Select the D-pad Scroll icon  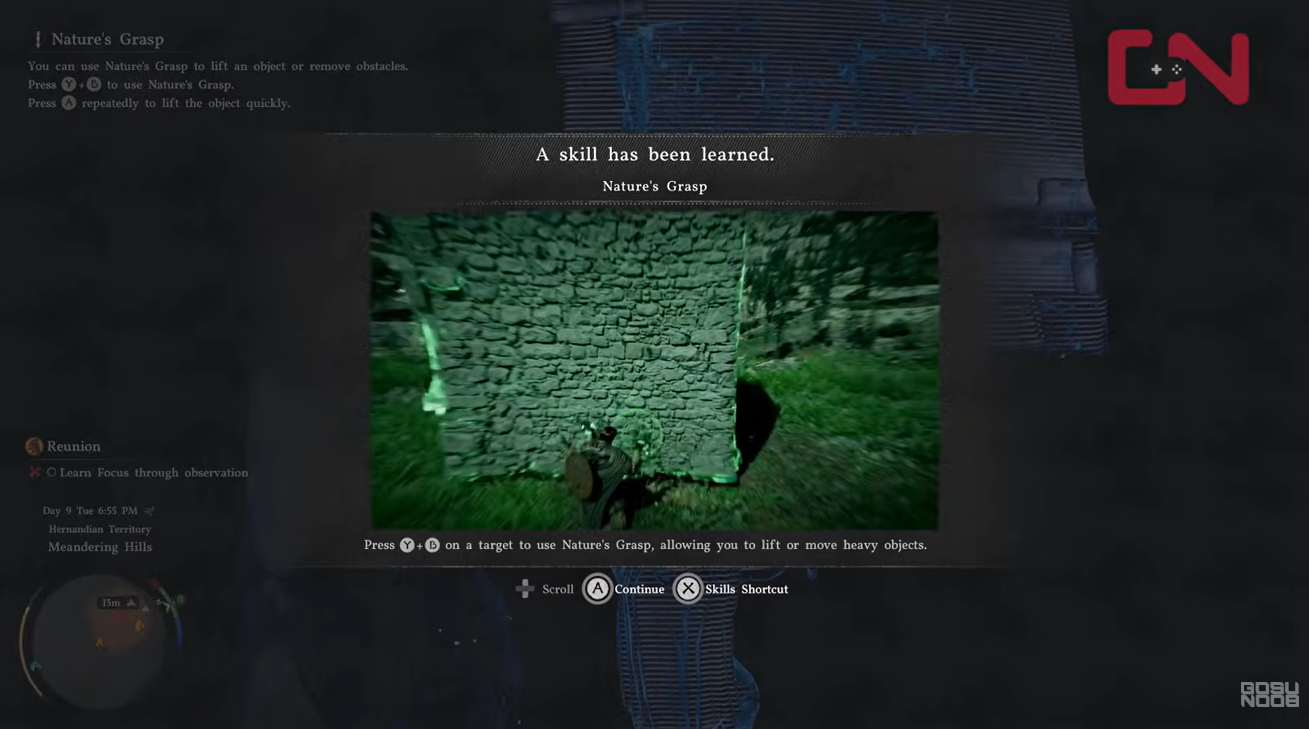click(x=525, y=589)
